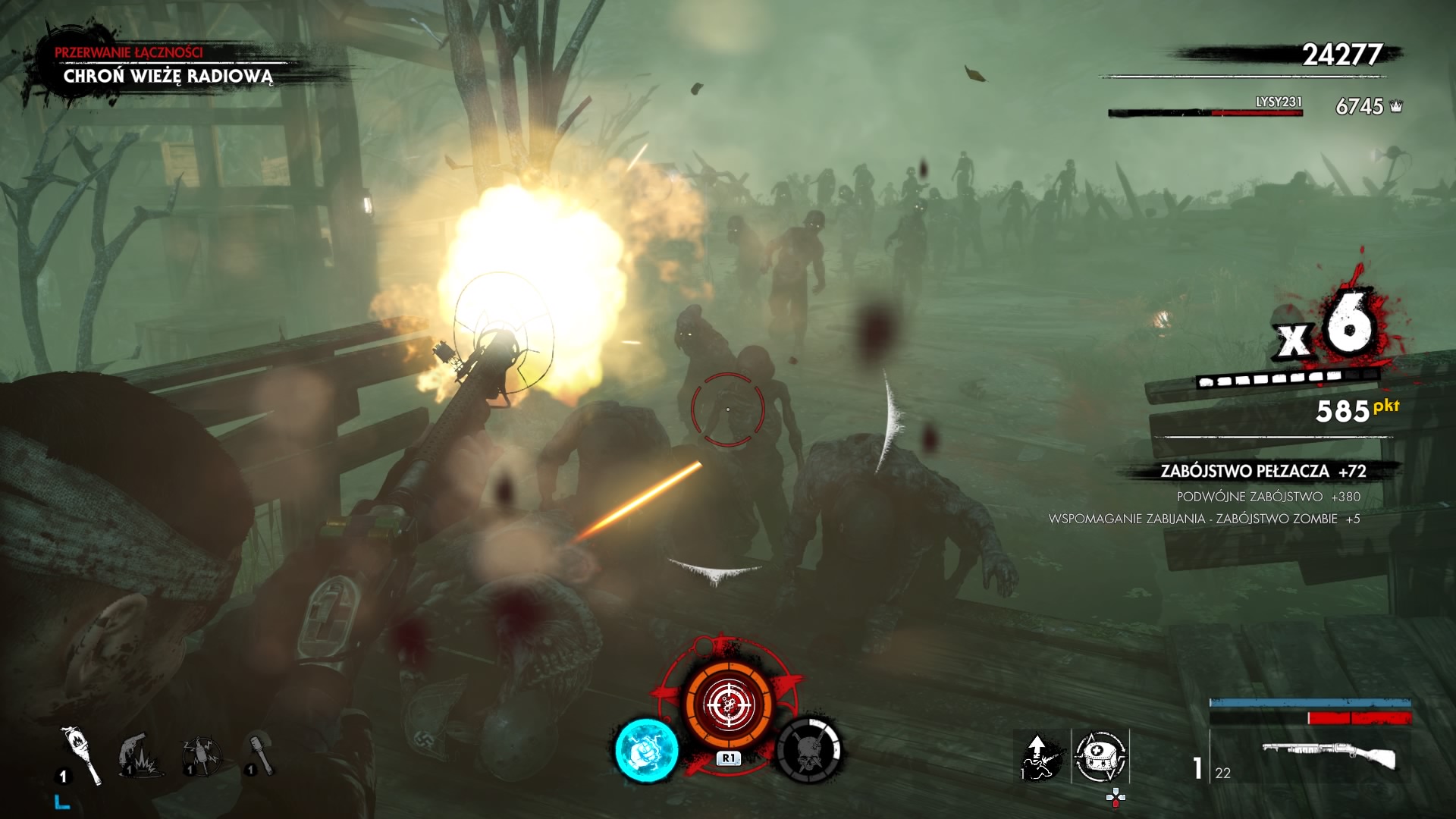Screen dimensions: 1456x819
Task: Select the self-revive syringe item
Action: pyautogui.click(x=1040, y=756)
